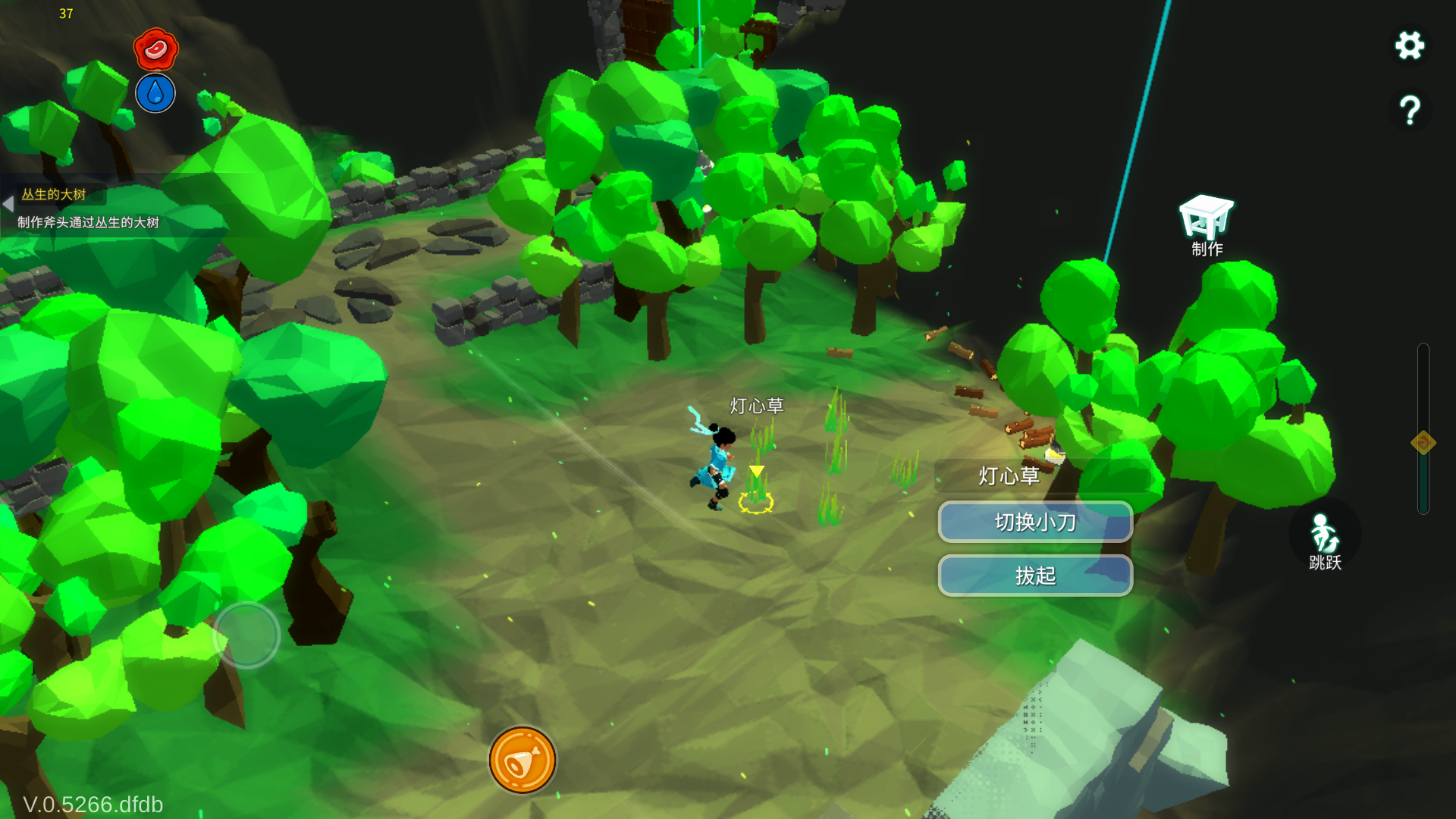Screen dimensions: 1456x819
Task: Use the orange meat food button
Action: point(522,761)
